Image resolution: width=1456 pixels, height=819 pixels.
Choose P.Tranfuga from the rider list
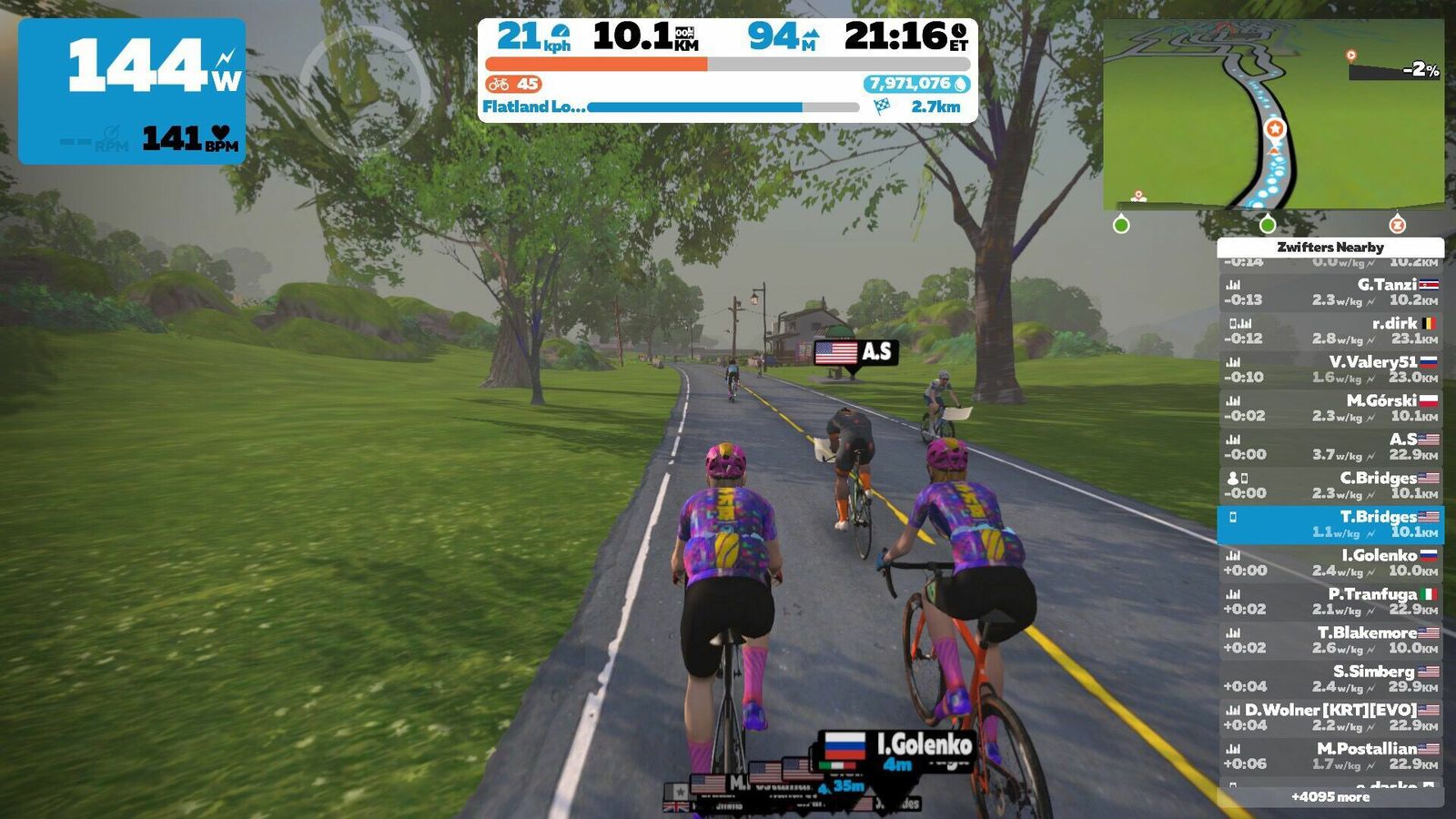click(x=1330, y=602)
